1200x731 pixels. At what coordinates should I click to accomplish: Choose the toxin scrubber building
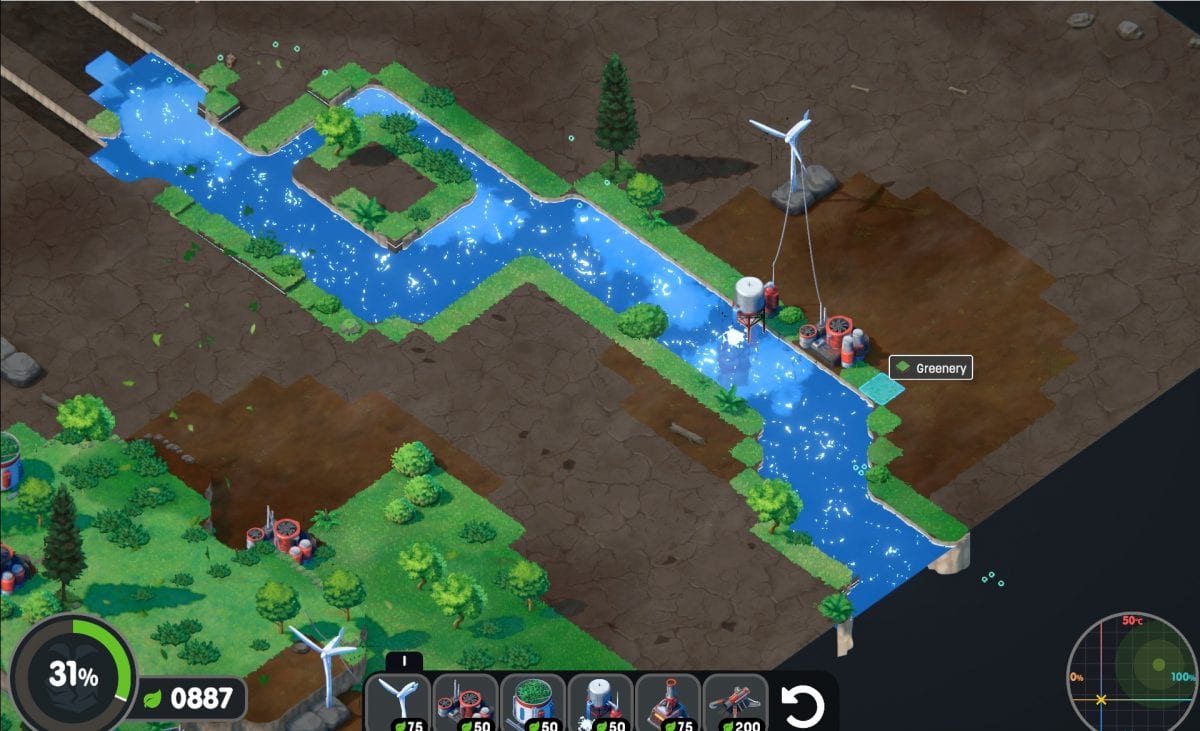[x=465, y=702]
